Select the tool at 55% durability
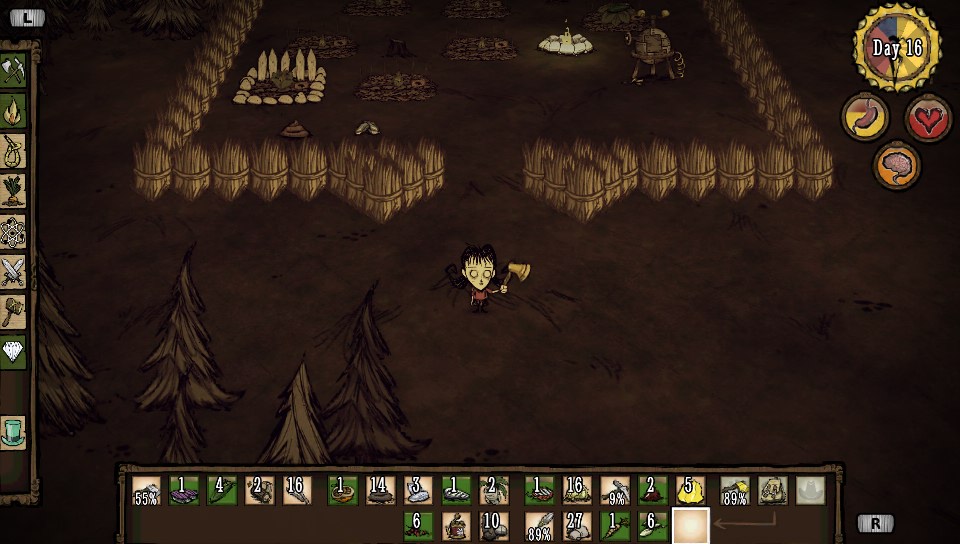This screenshot has height=544, width=960. (146, 490)
